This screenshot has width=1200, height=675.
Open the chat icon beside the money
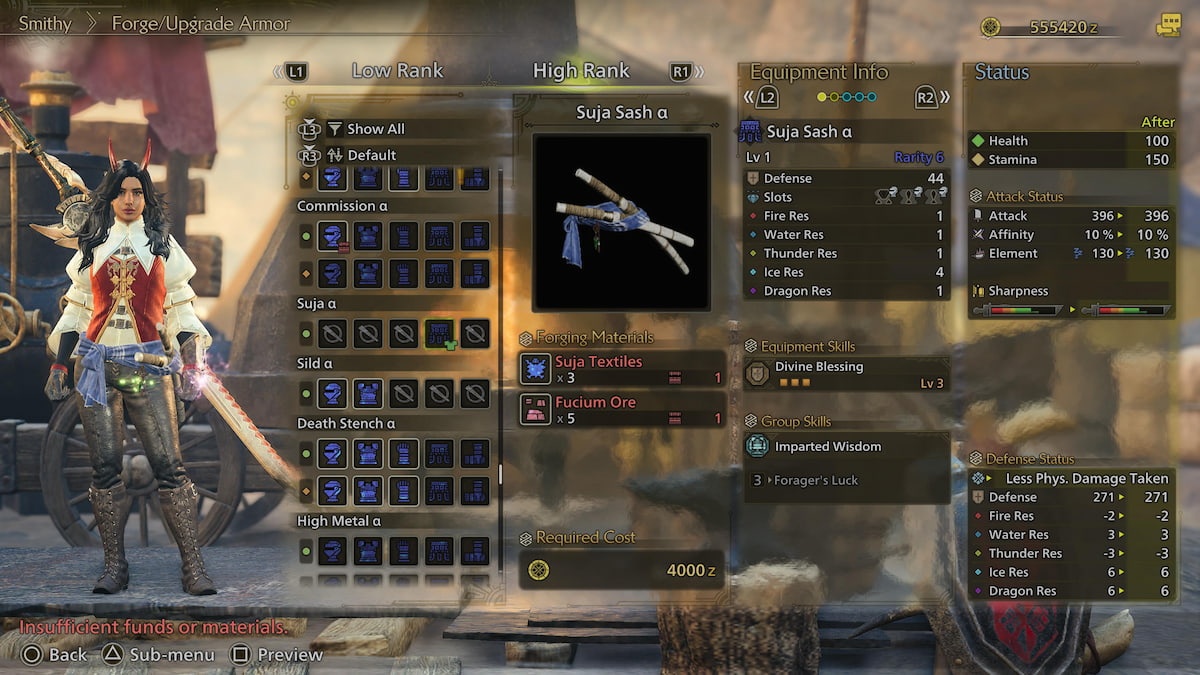point(1167,27)
